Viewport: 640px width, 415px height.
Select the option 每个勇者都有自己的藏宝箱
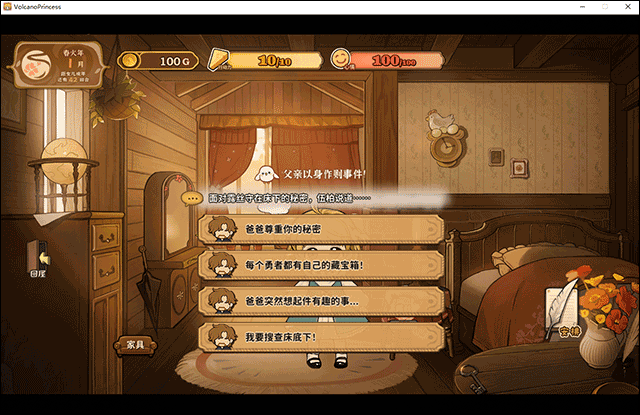coord(321,265)
